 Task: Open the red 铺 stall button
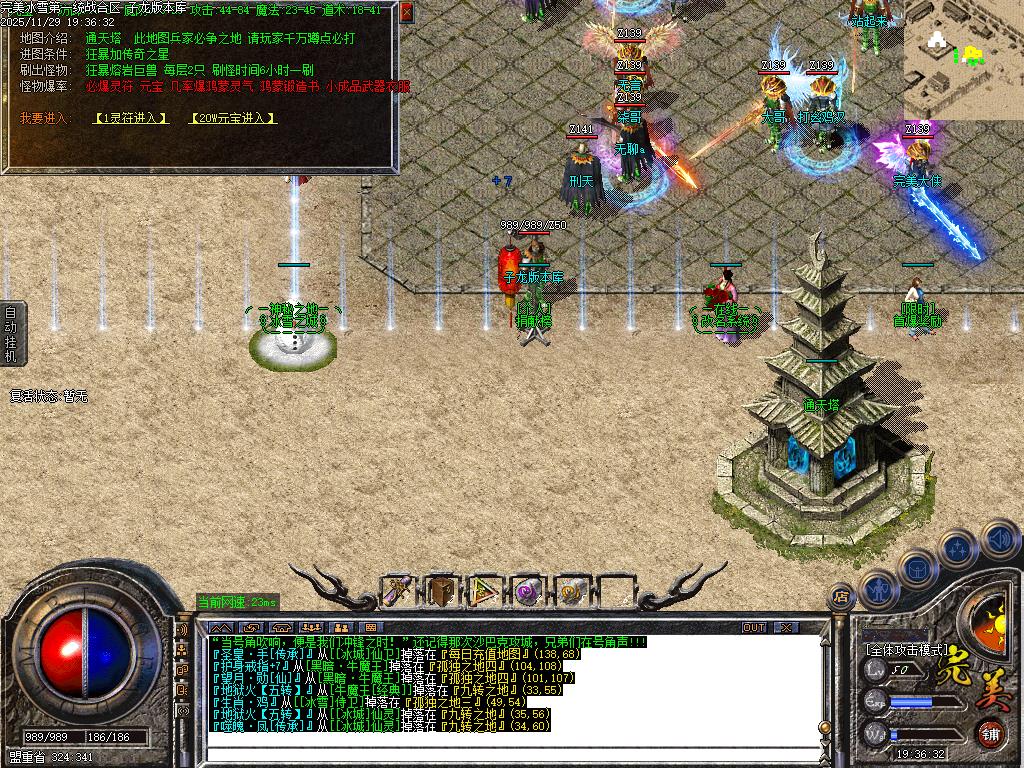click(990, 732)
